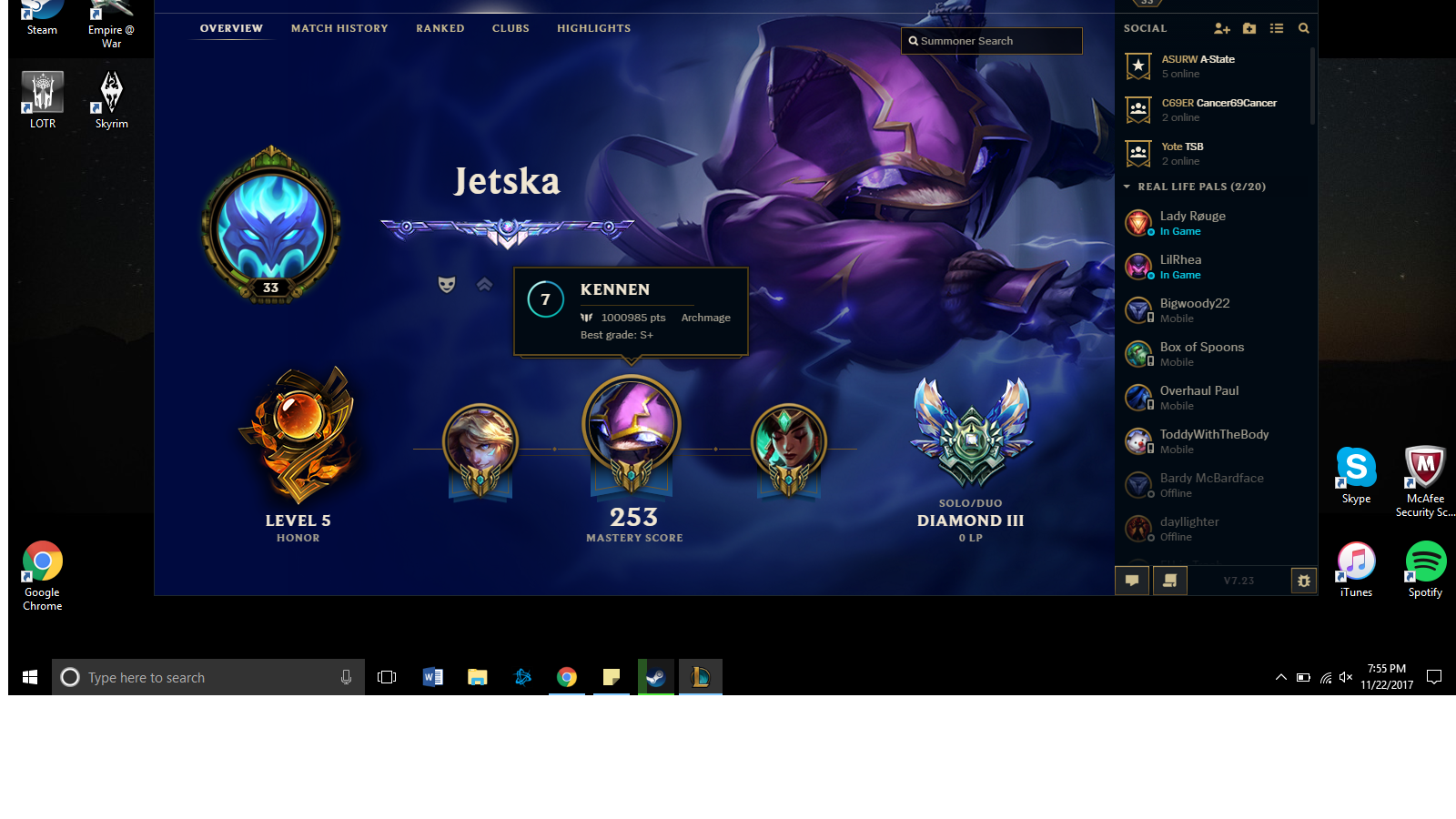Report a bug with the bug icon
1456x819 pixels.
tap(1305, 580)
